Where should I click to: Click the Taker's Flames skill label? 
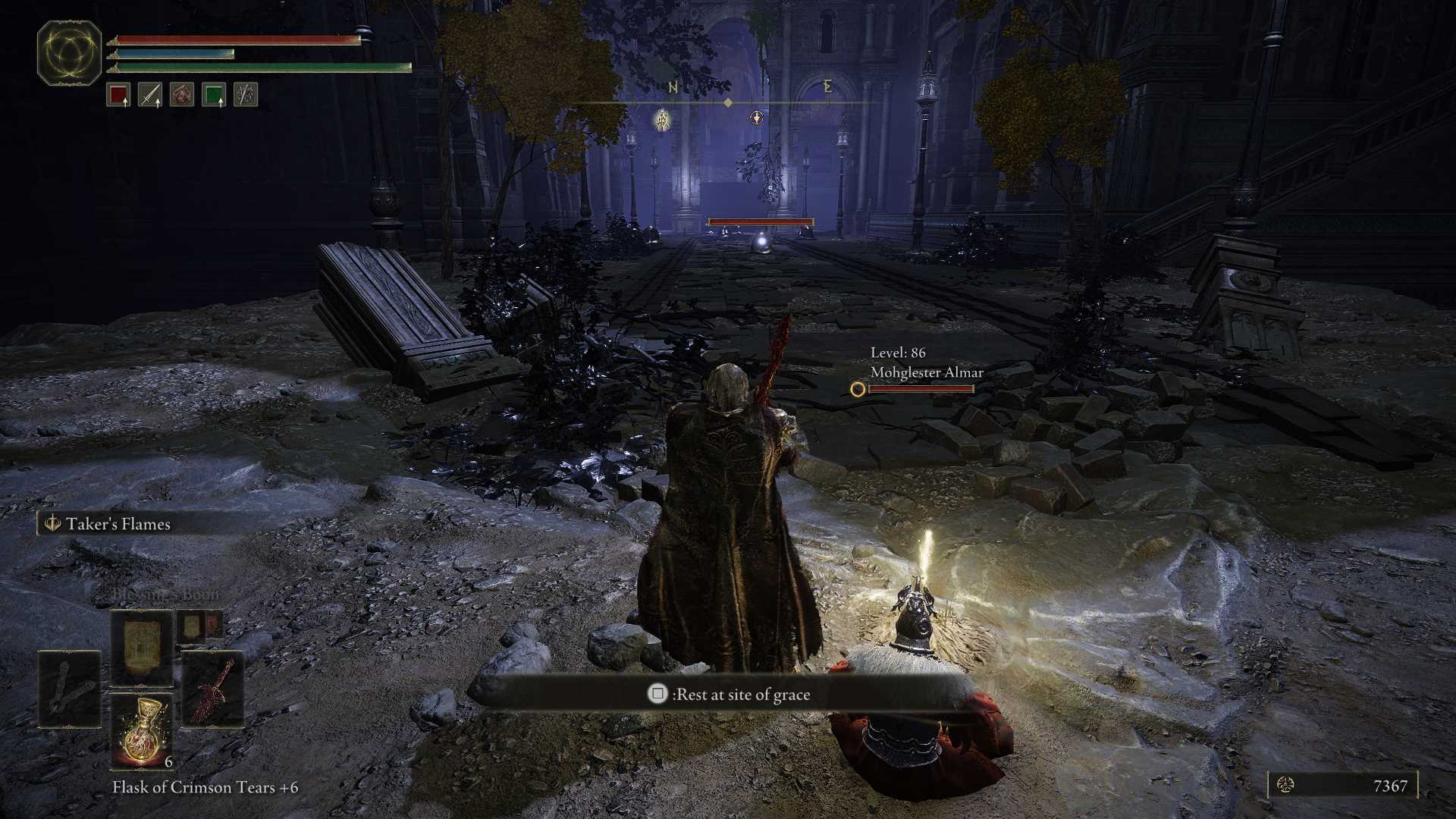[x=118, y=524]
